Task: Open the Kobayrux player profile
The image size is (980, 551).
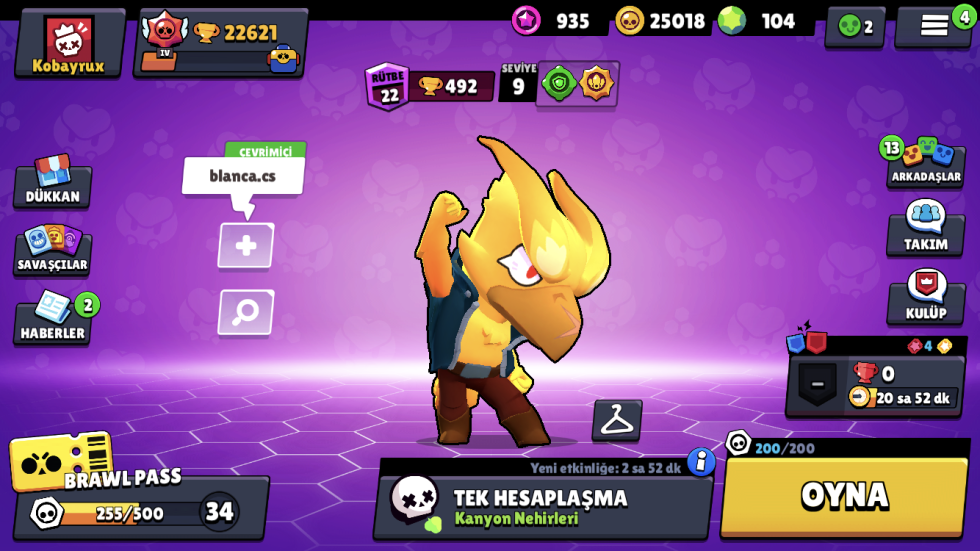Action: (x=69, y=44)
